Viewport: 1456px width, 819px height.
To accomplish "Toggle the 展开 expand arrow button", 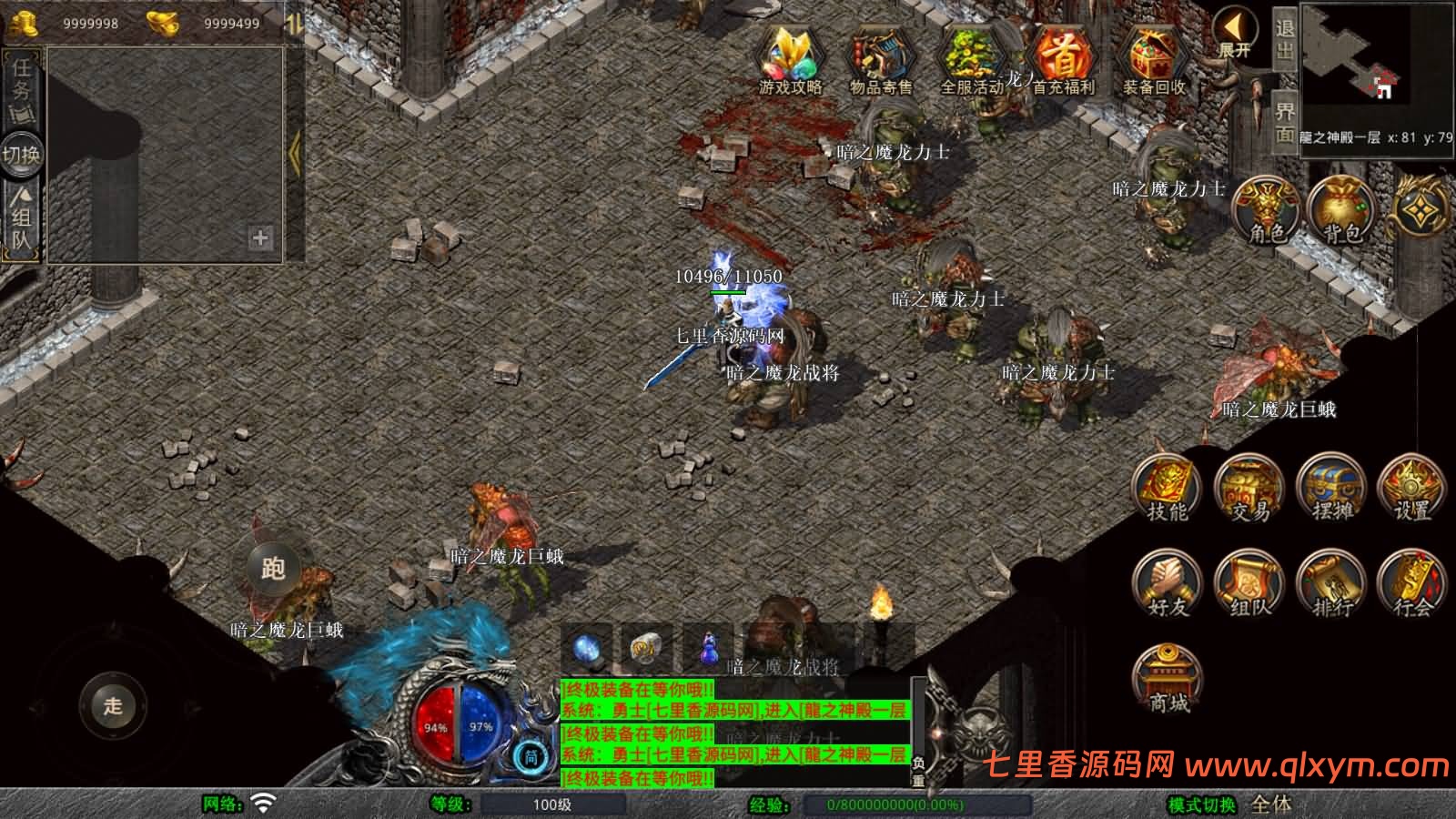I will pyautogui.click(x=1235, y=33).
